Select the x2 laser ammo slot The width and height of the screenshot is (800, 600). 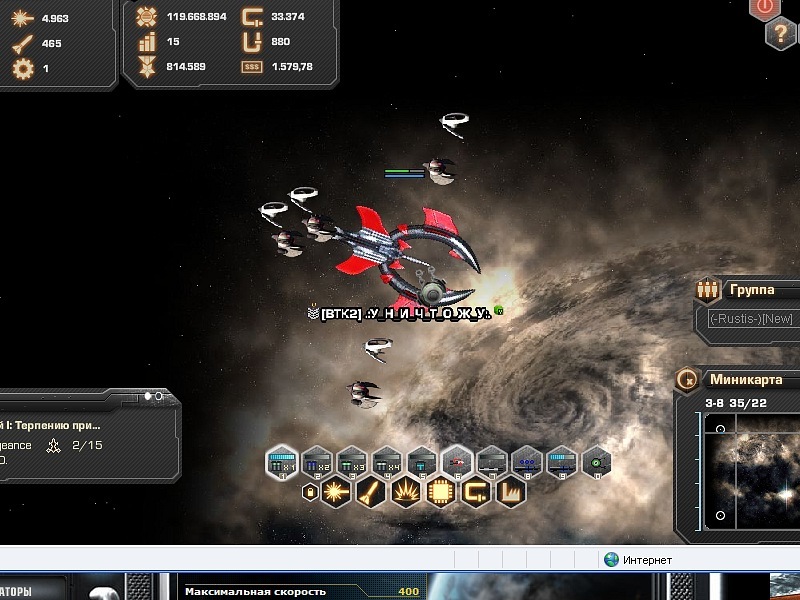coord(317,462)
